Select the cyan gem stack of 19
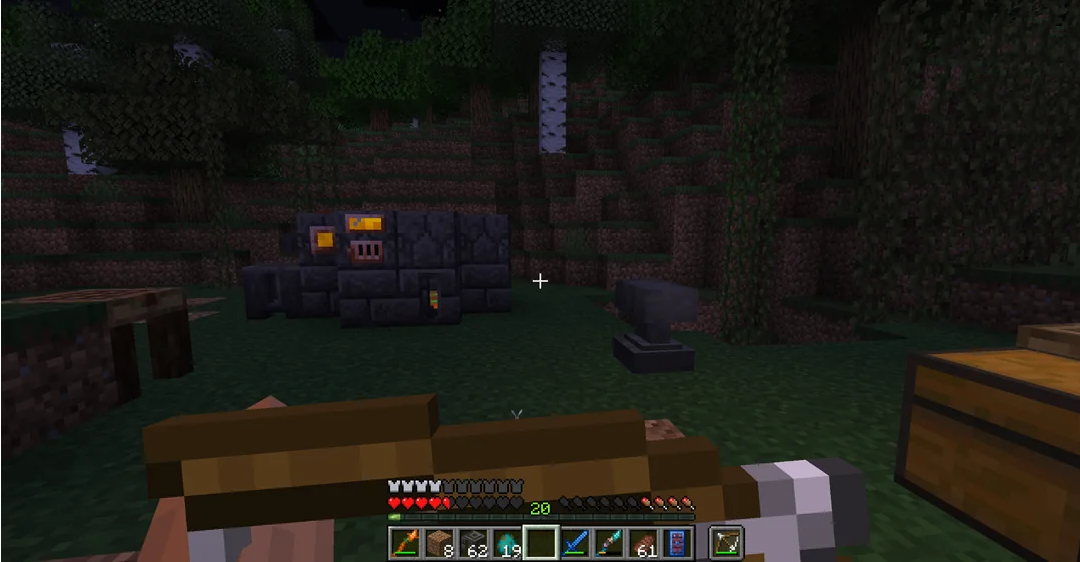1080x562 pixels. tap(508, 543)
